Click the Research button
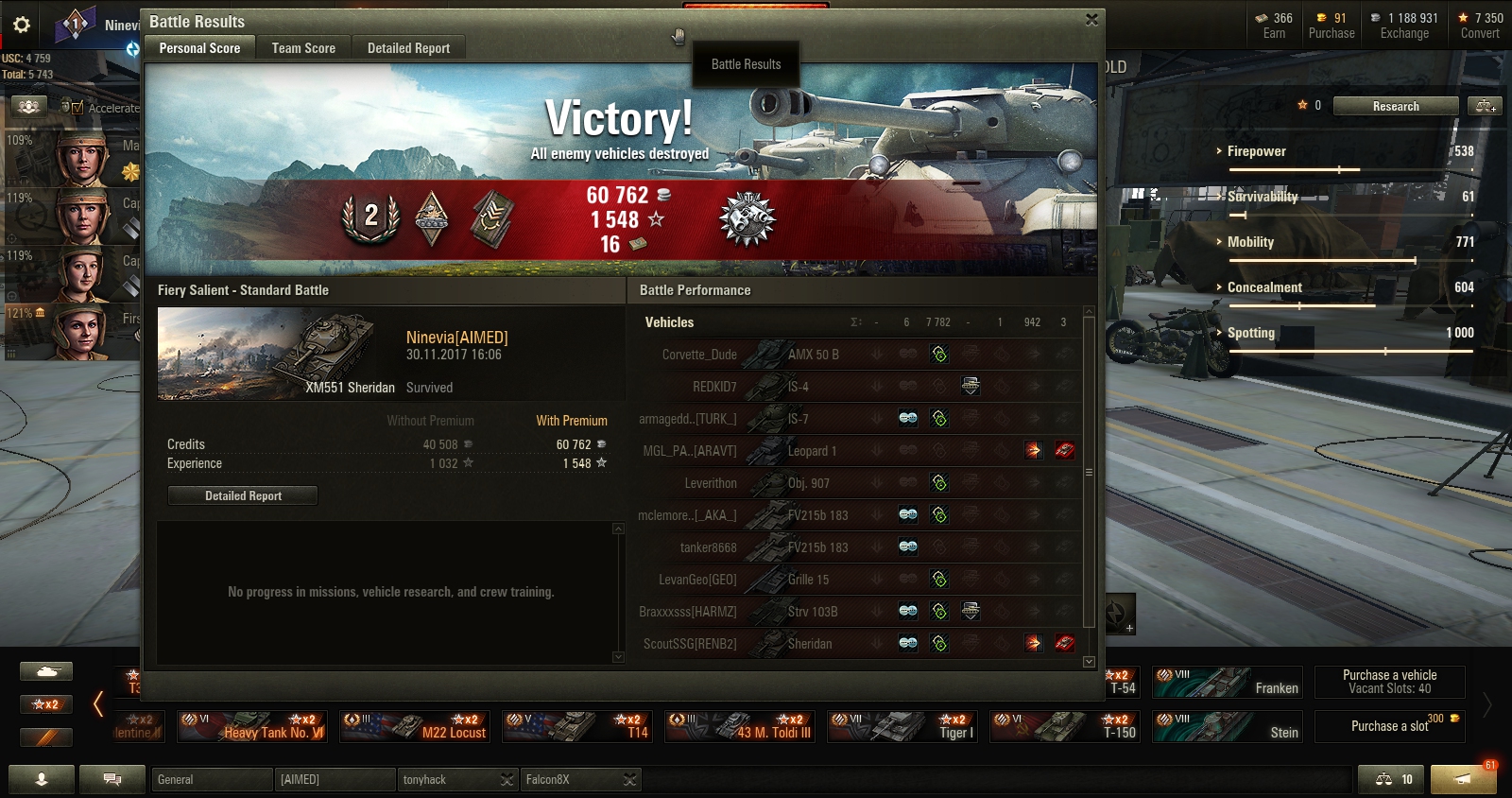 (x=1395, y=106)
